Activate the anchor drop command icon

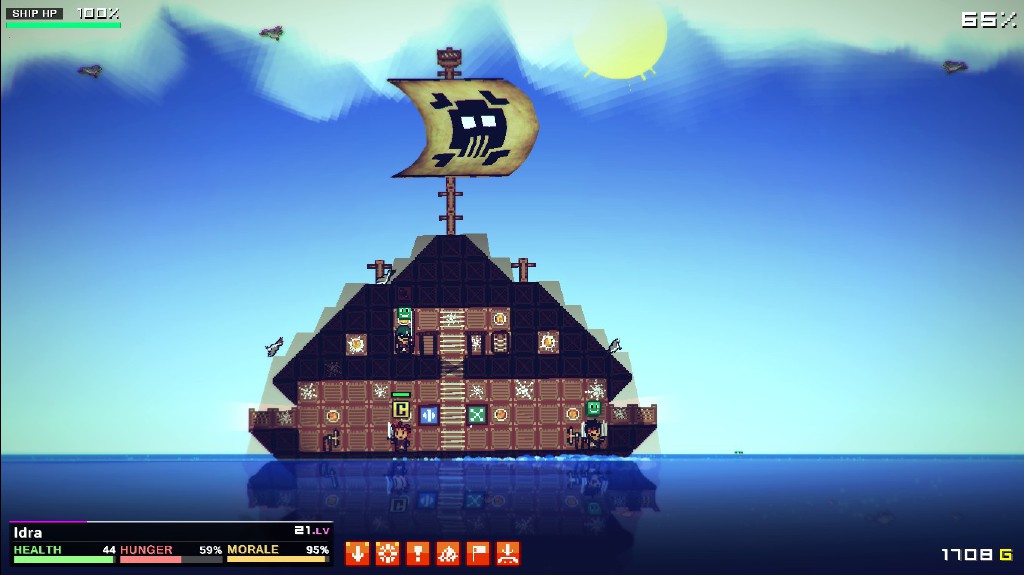(508, 553)
